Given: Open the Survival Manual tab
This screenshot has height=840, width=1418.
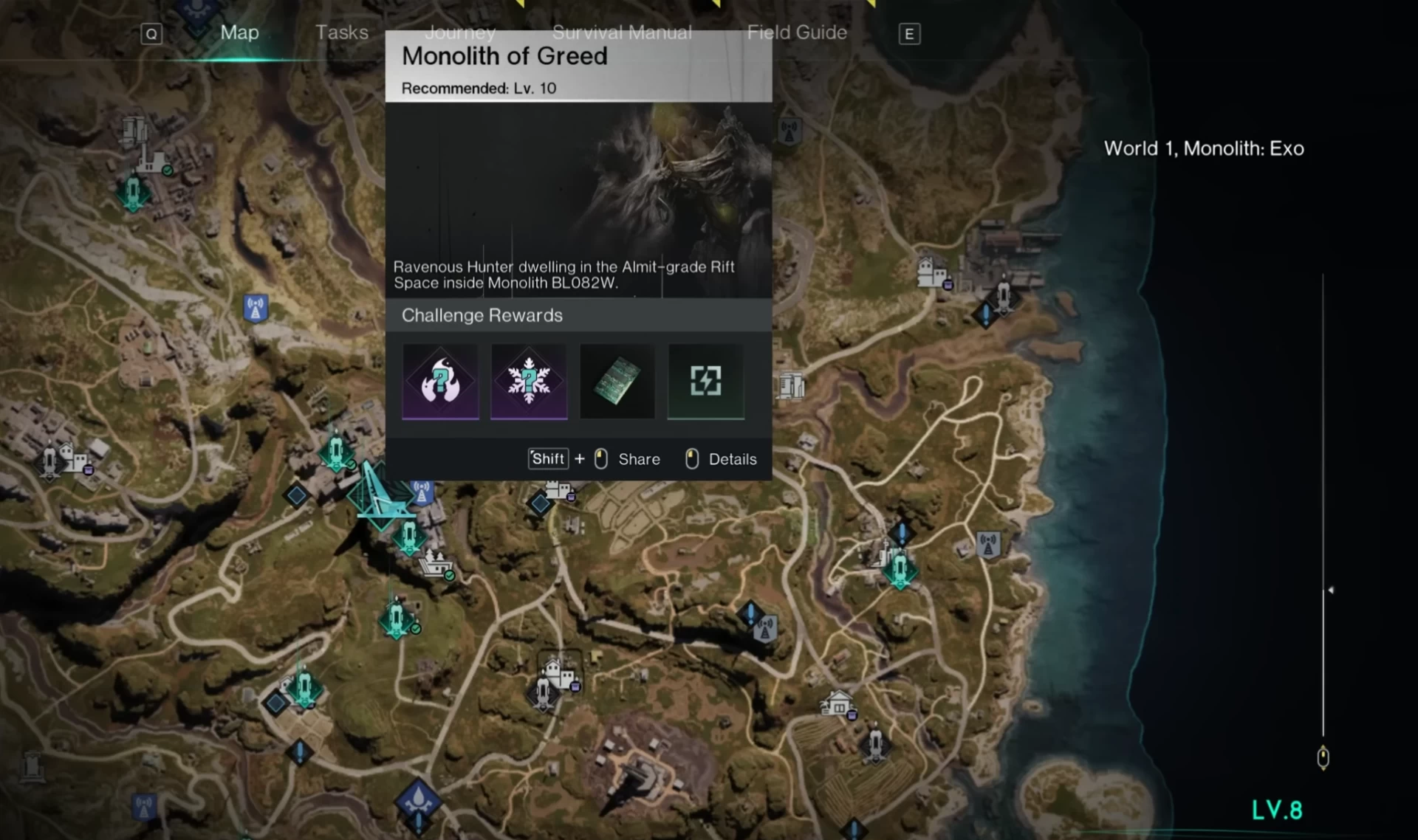Looking at the screenshot, I should click(x=622, y=32).
